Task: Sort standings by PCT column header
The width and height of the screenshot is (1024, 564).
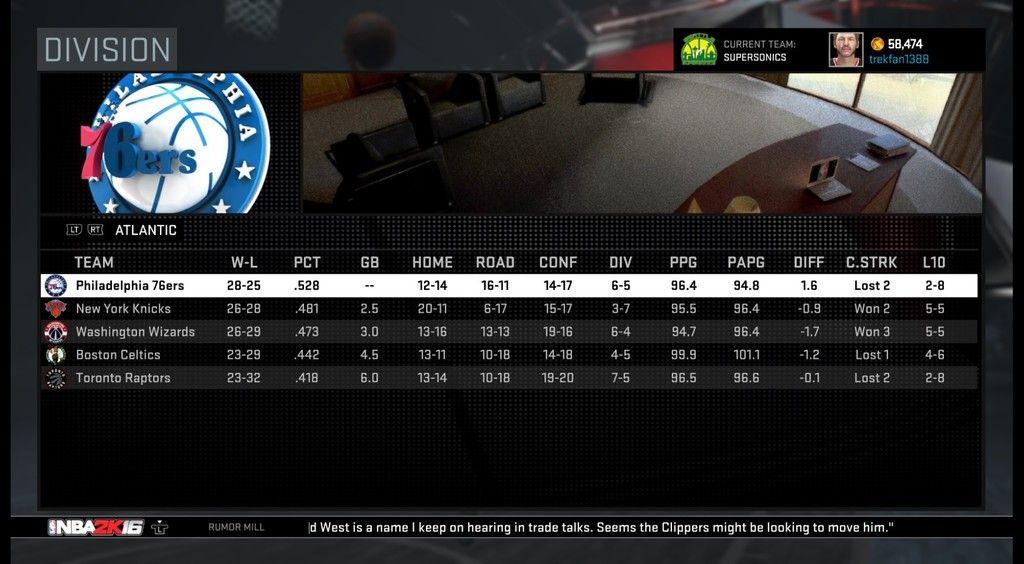Action: tap(307, 263)
